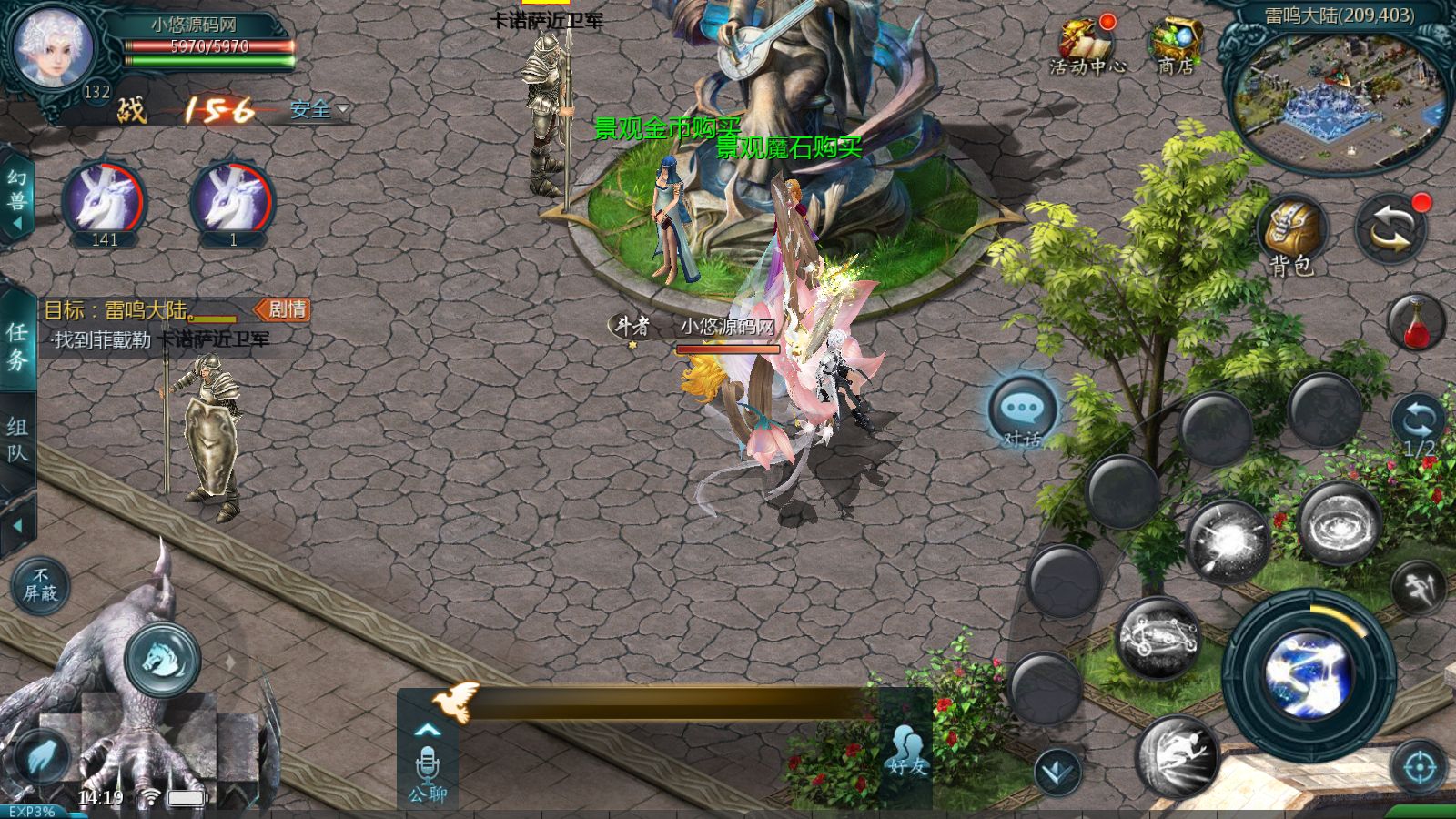
Task: Open the 背包 backpack
Action: coord(1291,234)
